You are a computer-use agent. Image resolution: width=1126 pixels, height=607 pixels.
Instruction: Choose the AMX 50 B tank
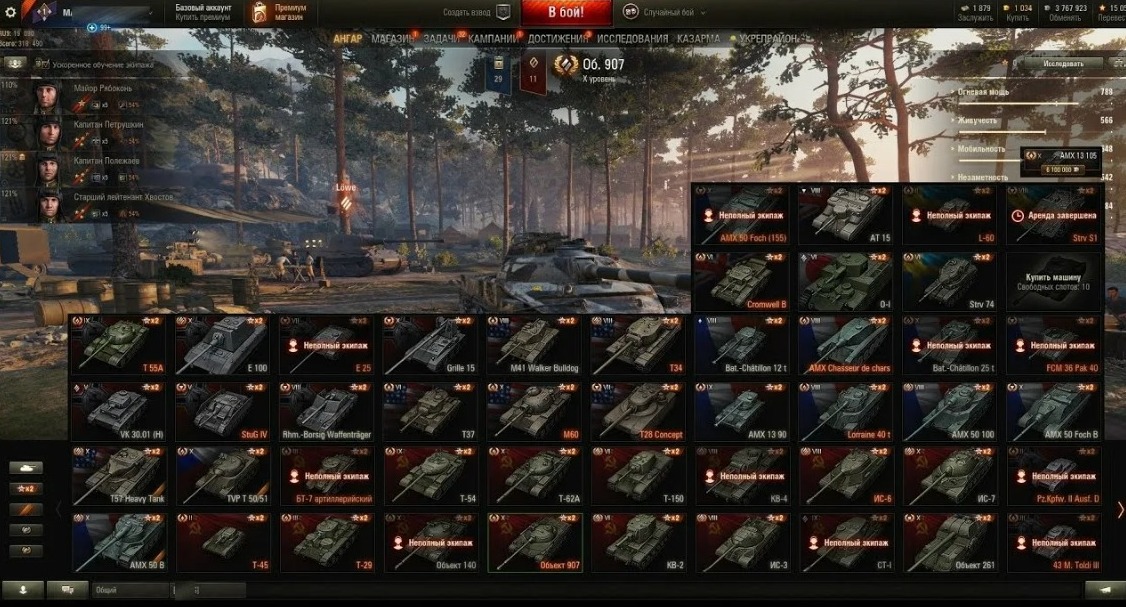[x=117, y=542]
